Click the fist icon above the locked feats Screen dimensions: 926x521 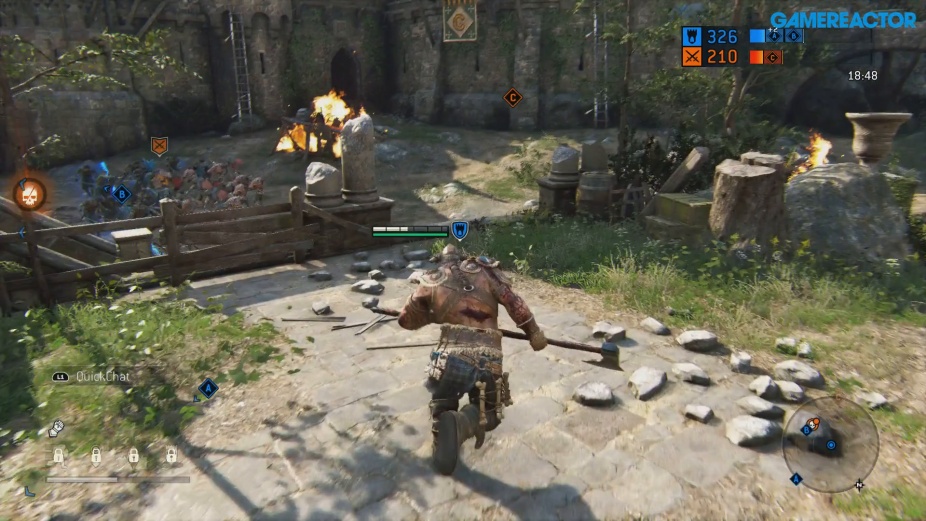[56, 428]
